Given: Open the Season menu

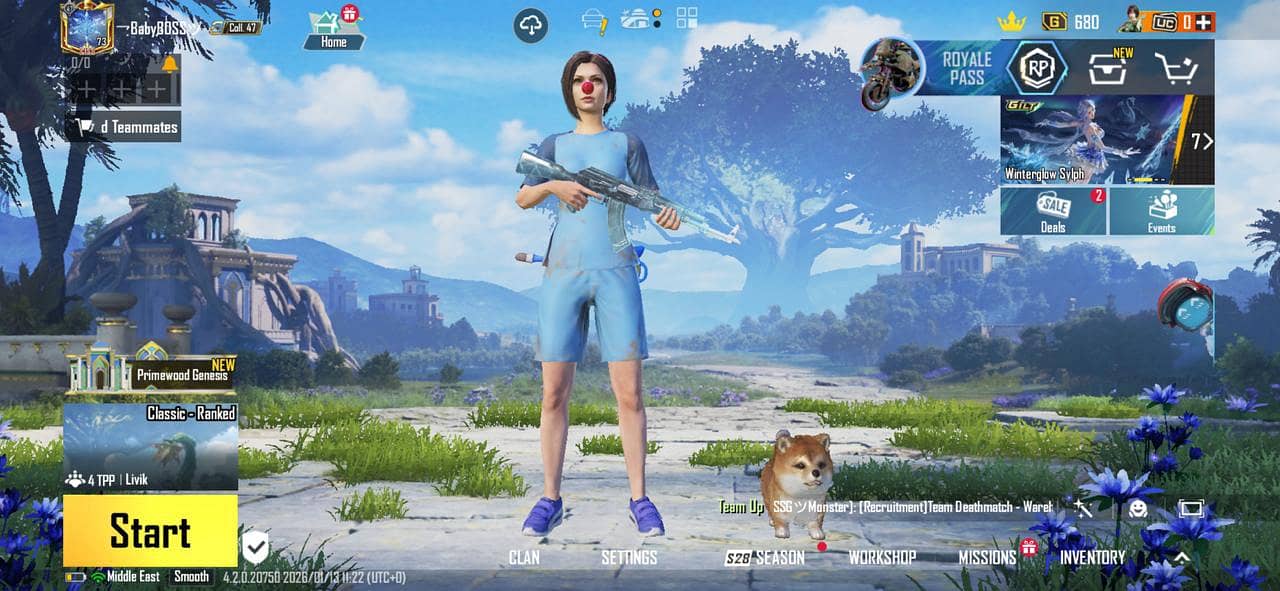Looking at the screenshot, I should [x=766, y=558].
